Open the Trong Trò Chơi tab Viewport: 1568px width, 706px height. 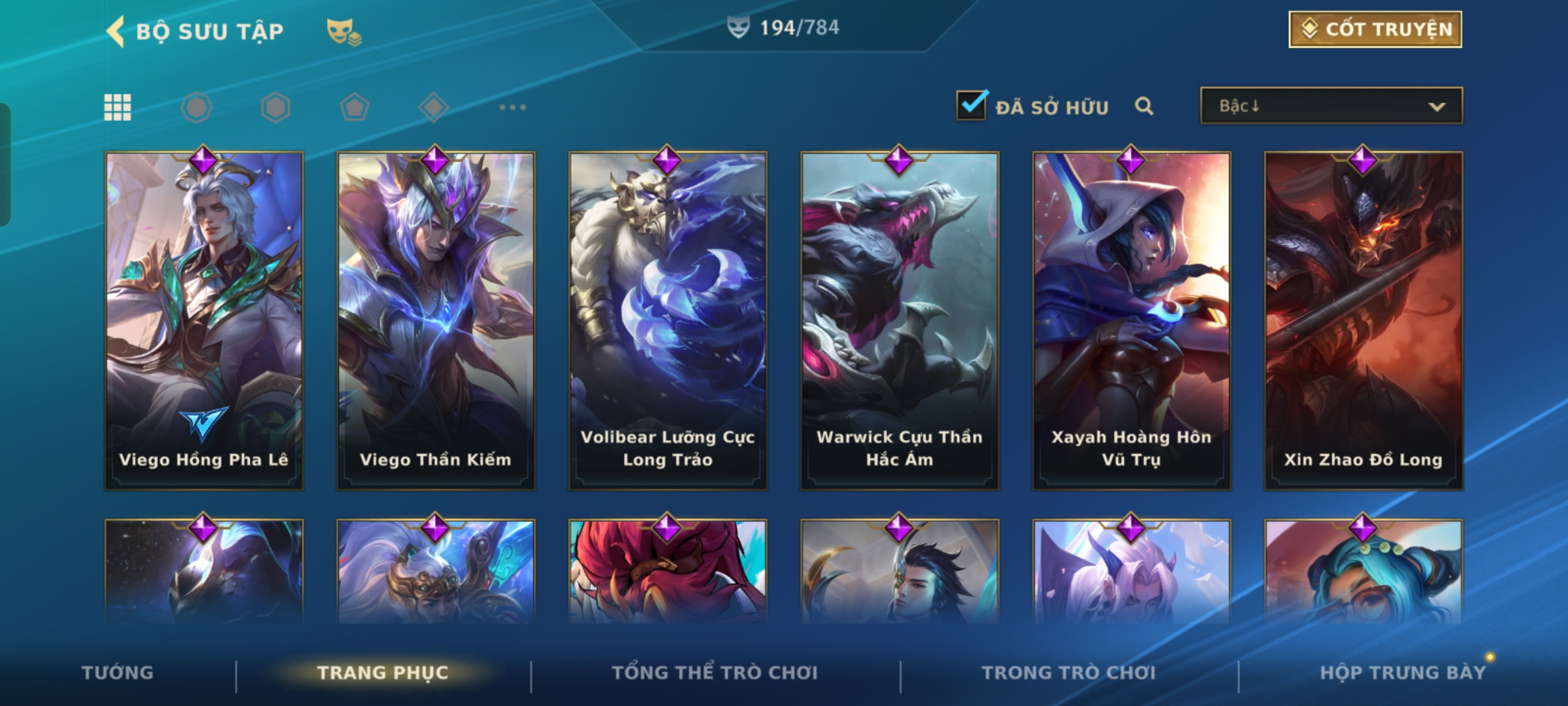click(1069, 673)
